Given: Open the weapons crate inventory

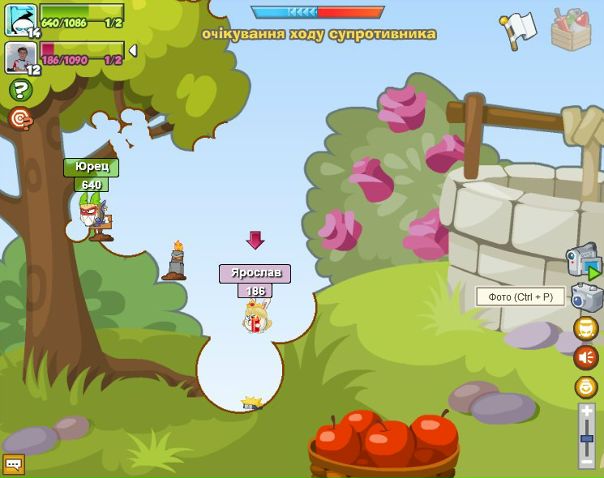Looking at the screenshot, I should point(570,29).
